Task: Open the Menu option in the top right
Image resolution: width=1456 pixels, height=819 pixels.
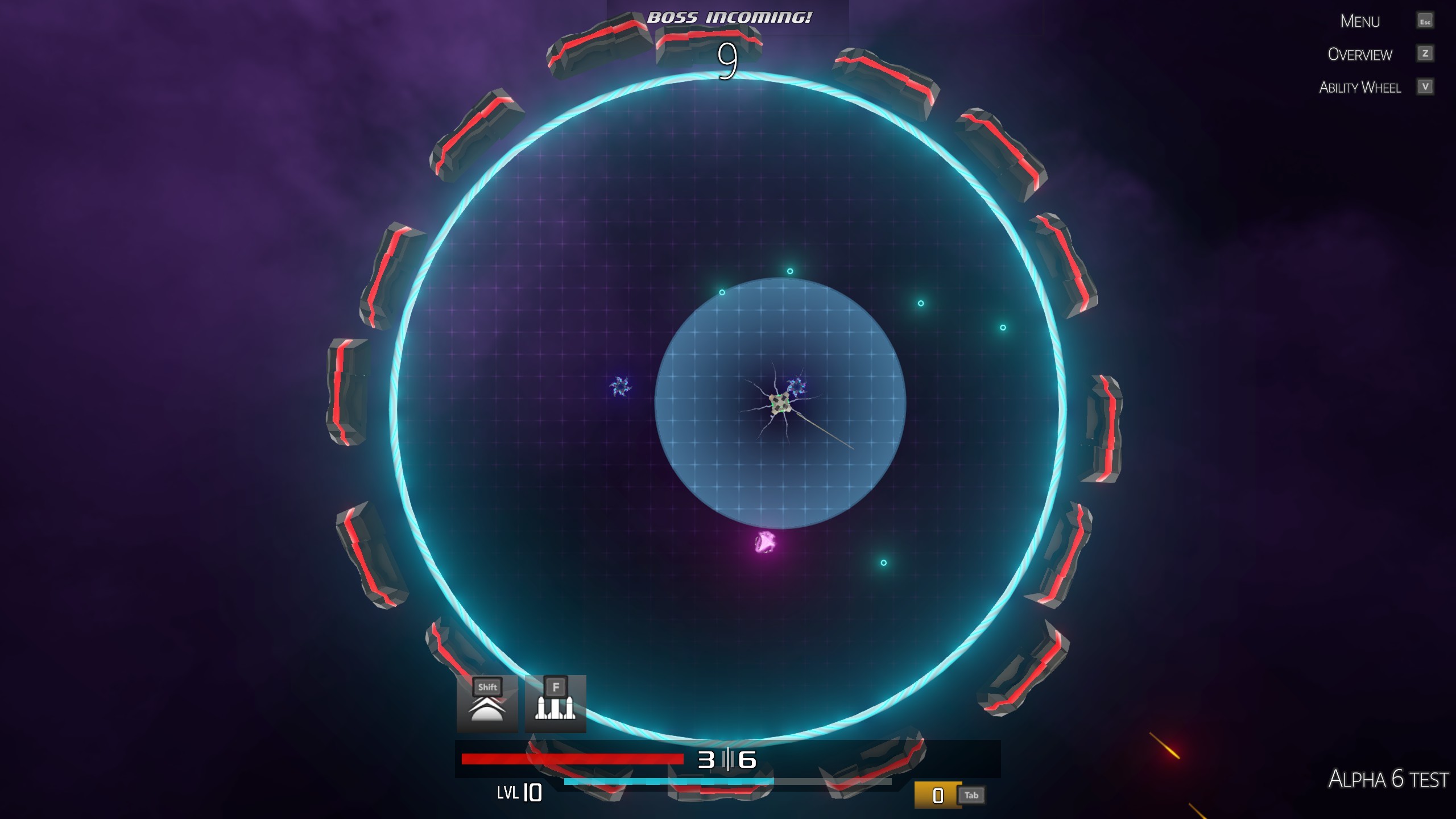Action: [x=1359, y=21]
